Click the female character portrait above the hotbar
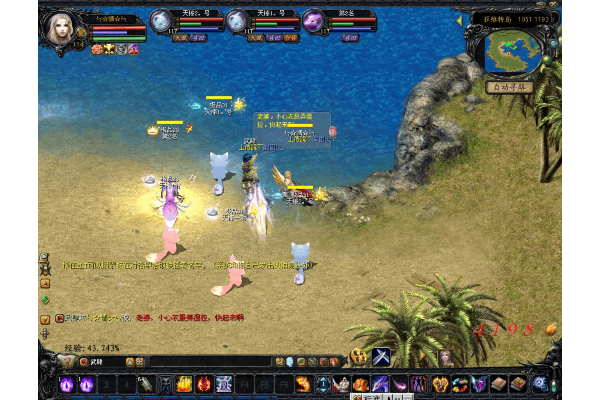Screen dimensions: 600x400 446,357
